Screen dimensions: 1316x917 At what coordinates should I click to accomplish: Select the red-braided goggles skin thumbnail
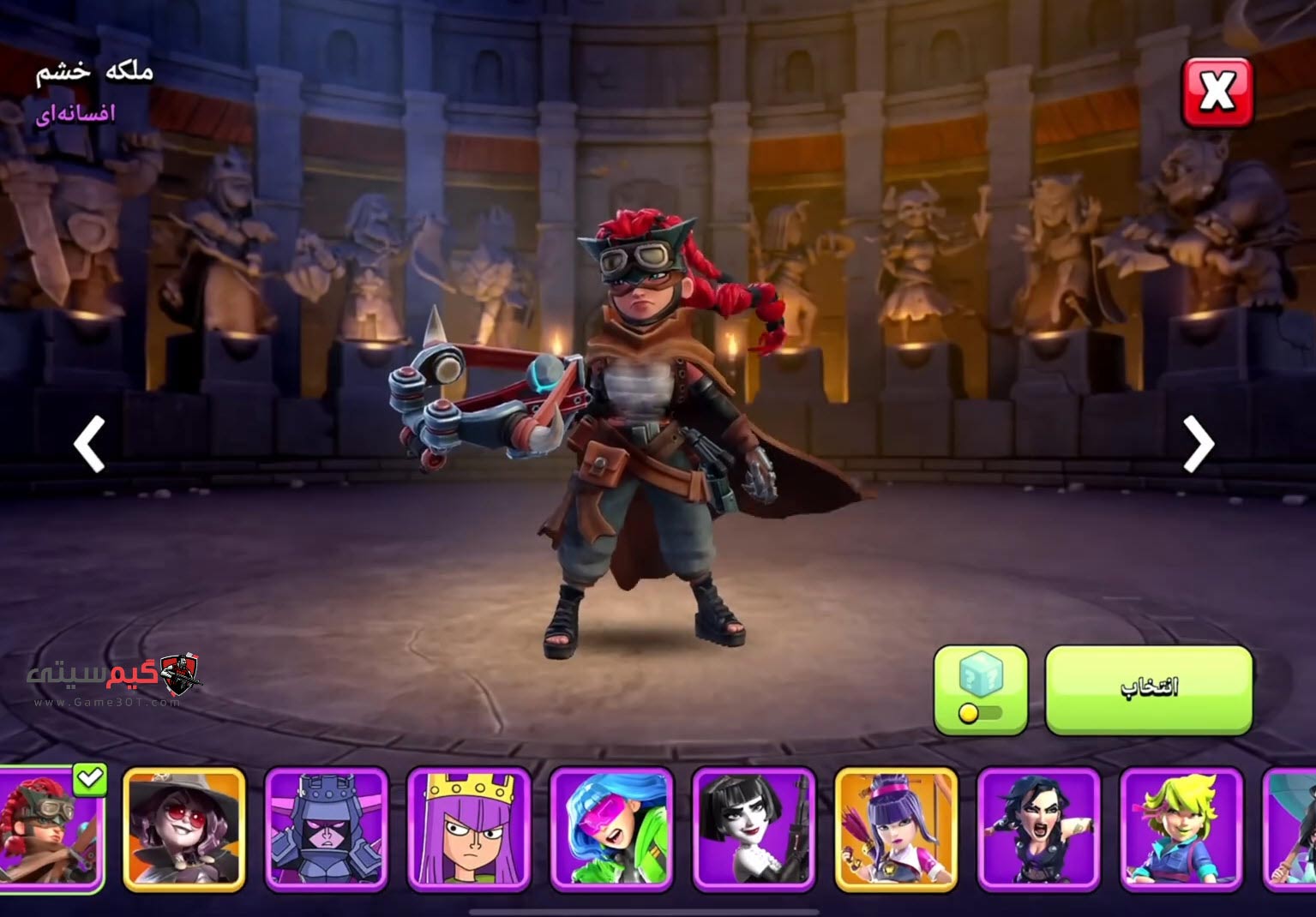[x=50, y=828]
